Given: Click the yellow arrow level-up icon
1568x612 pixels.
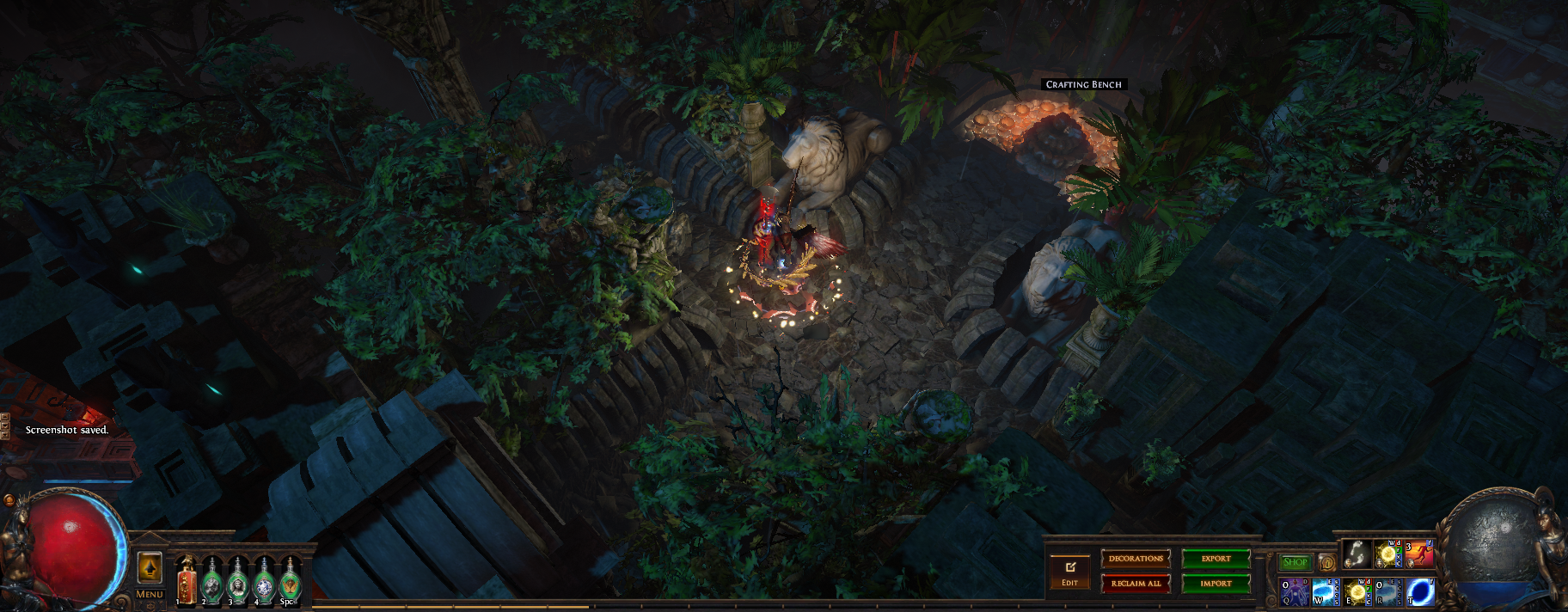Looking at the screenshot, I should pyautogui.click(x=150, y=568).
